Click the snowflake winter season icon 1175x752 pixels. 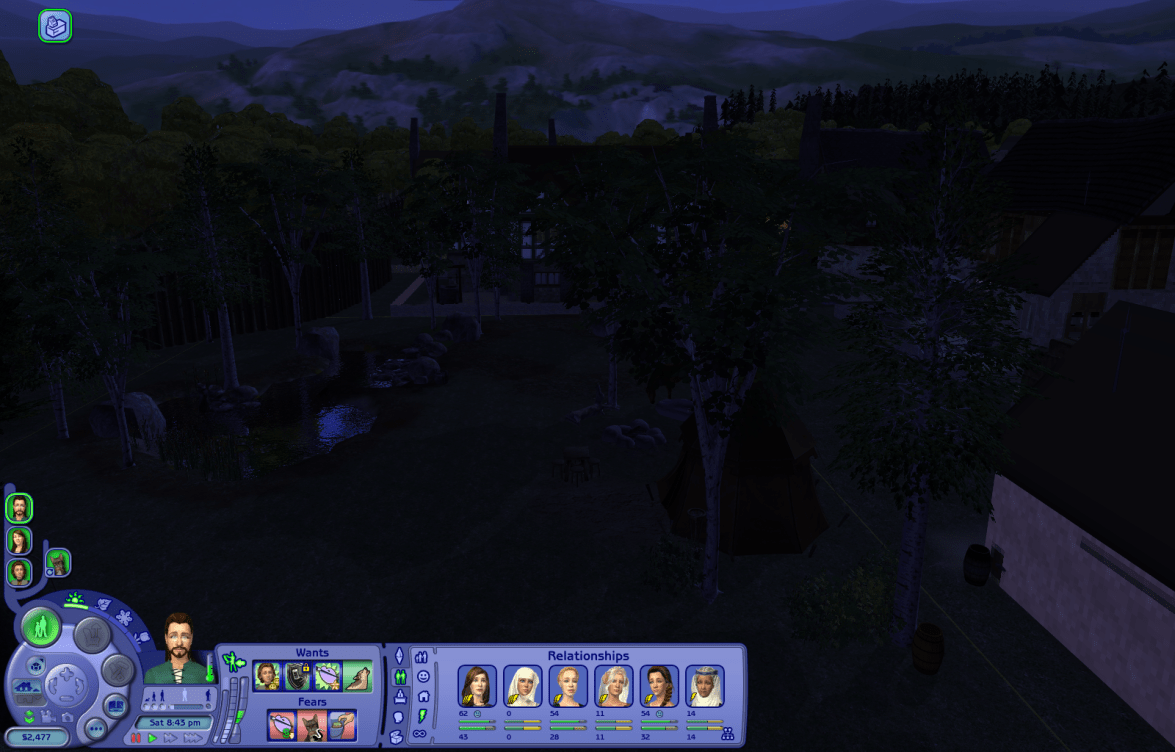(124, 618)
